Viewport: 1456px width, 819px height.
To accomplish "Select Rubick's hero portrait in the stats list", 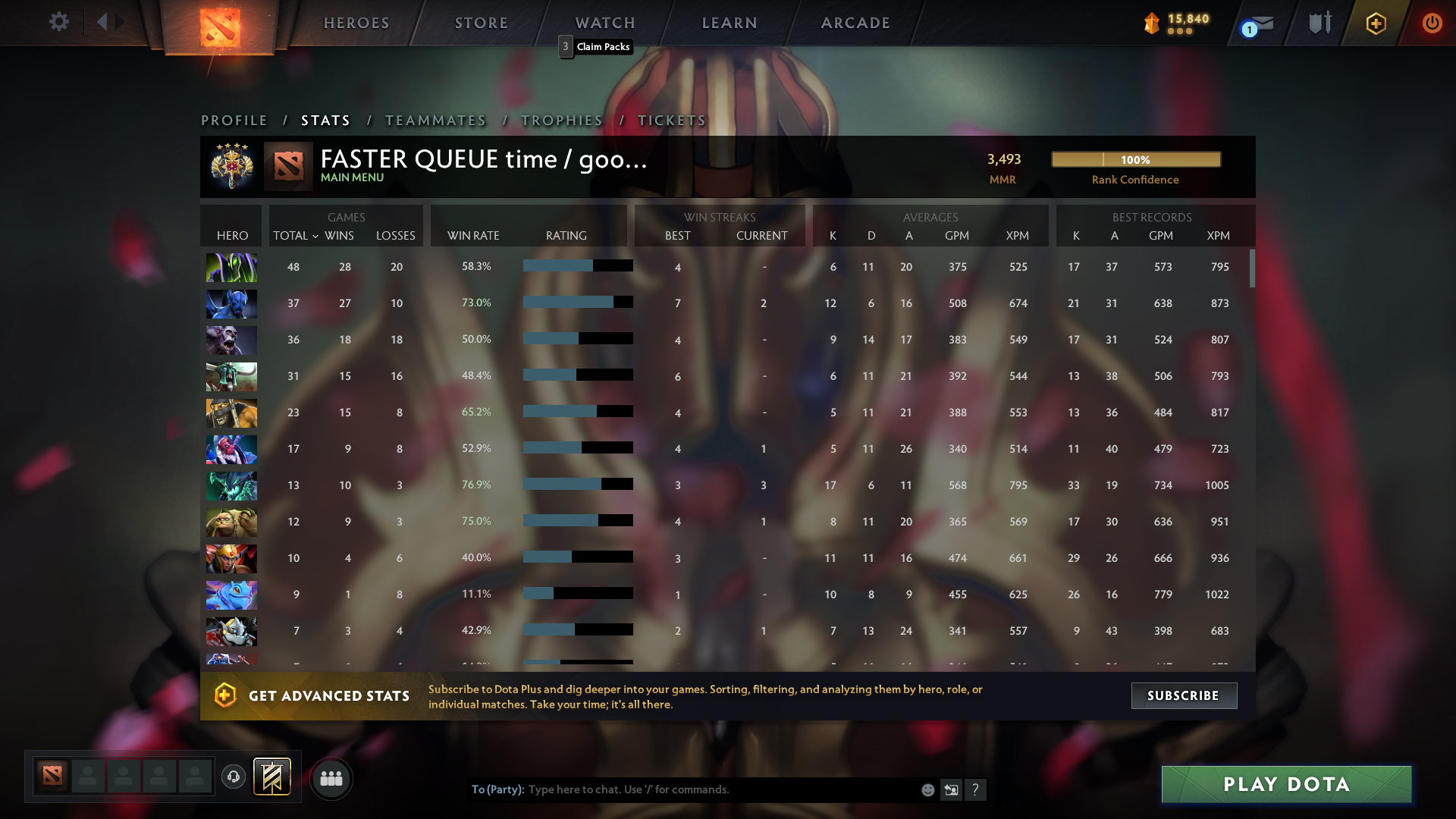I will [x=231, y=267].
